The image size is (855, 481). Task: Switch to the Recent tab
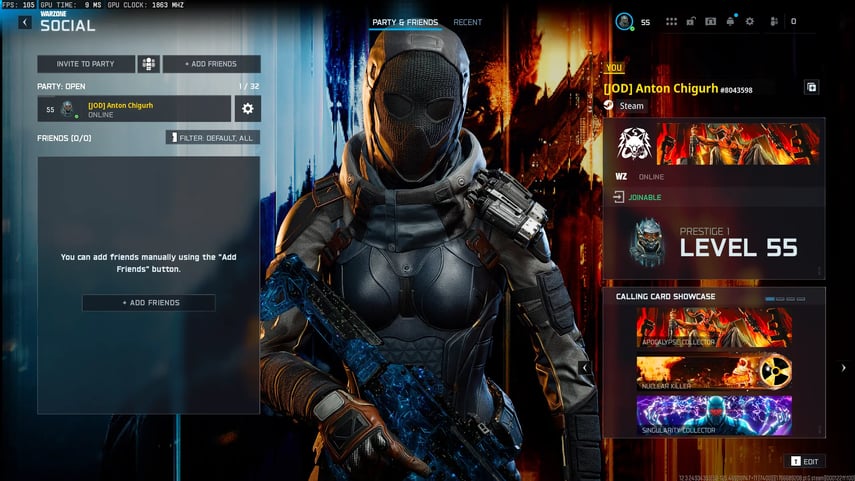[x=467, y=22]
